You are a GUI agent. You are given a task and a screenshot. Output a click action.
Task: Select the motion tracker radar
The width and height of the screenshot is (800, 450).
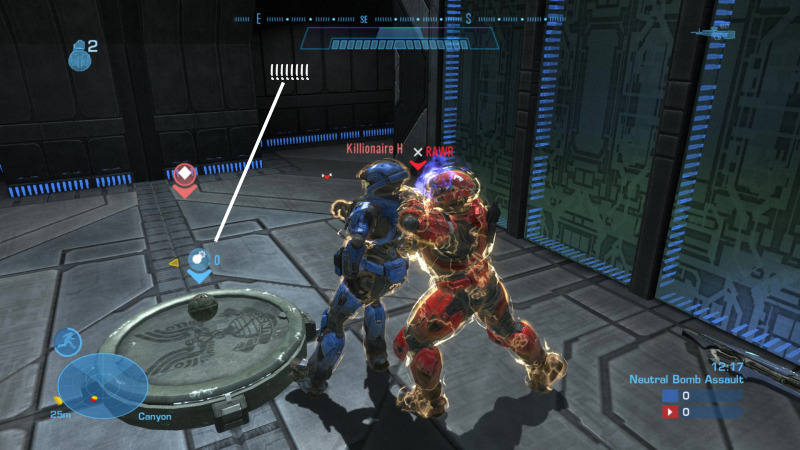[103, 385]
